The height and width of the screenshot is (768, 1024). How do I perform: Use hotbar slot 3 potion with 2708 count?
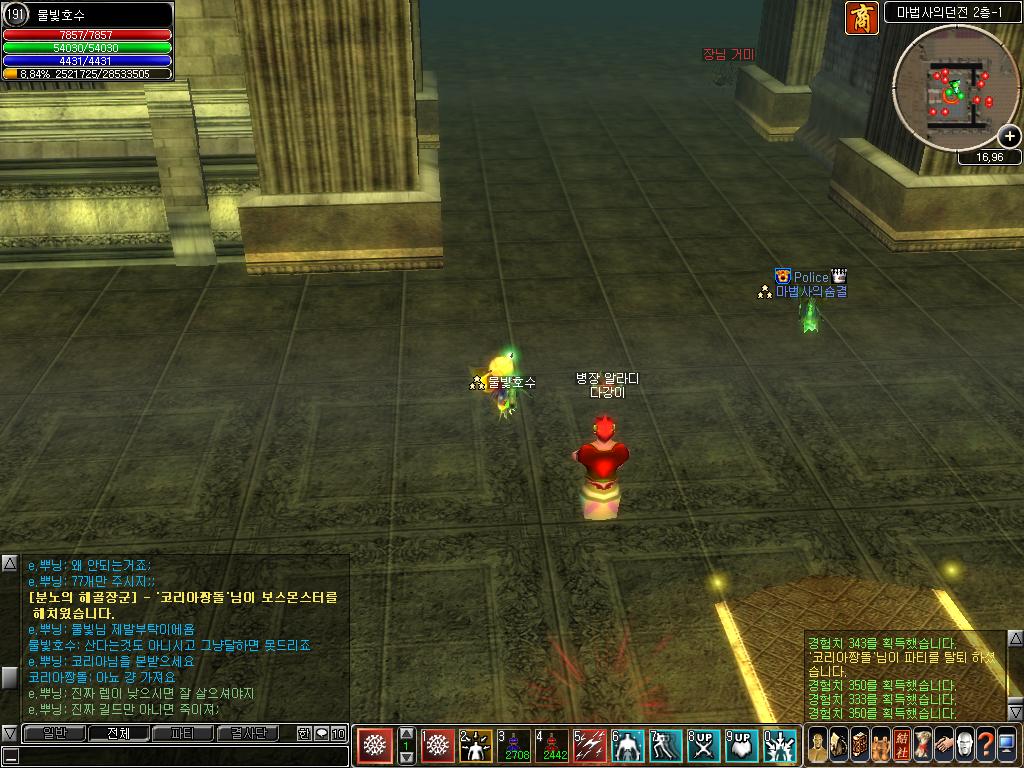pyautogui.click(x=516, y=746)
